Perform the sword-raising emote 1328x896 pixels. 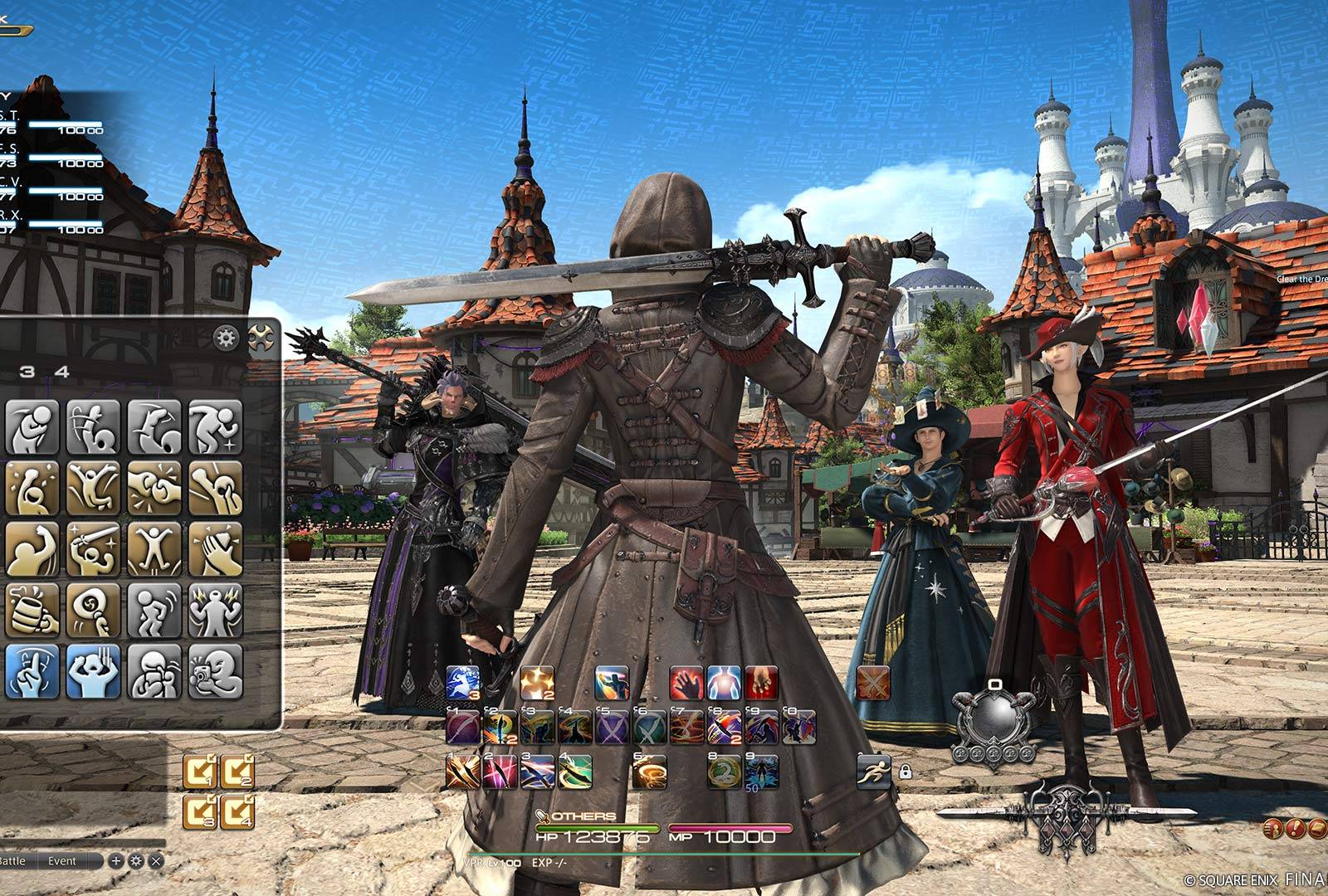pyautogui.click(x=93, y=549)
